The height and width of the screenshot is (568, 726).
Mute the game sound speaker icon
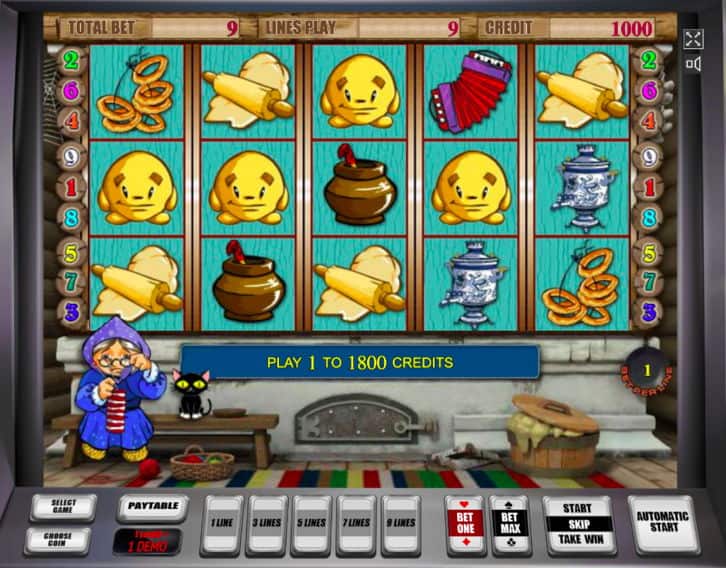(693, 65)
